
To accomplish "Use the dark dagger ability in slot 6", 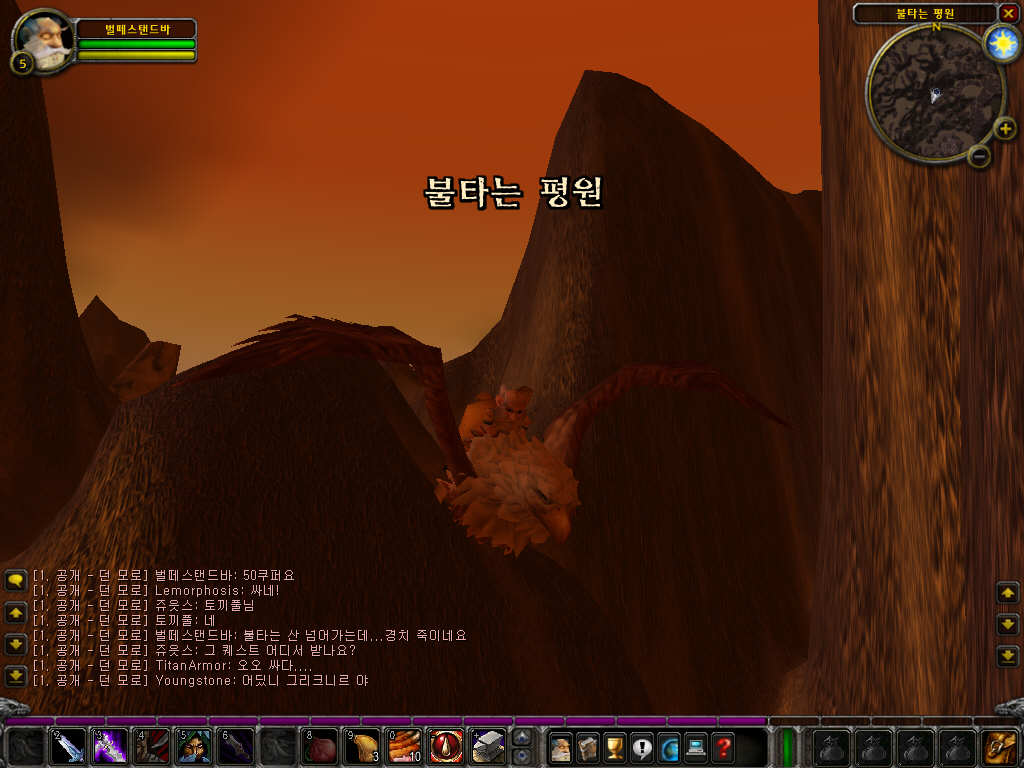I will click(235, 747).
